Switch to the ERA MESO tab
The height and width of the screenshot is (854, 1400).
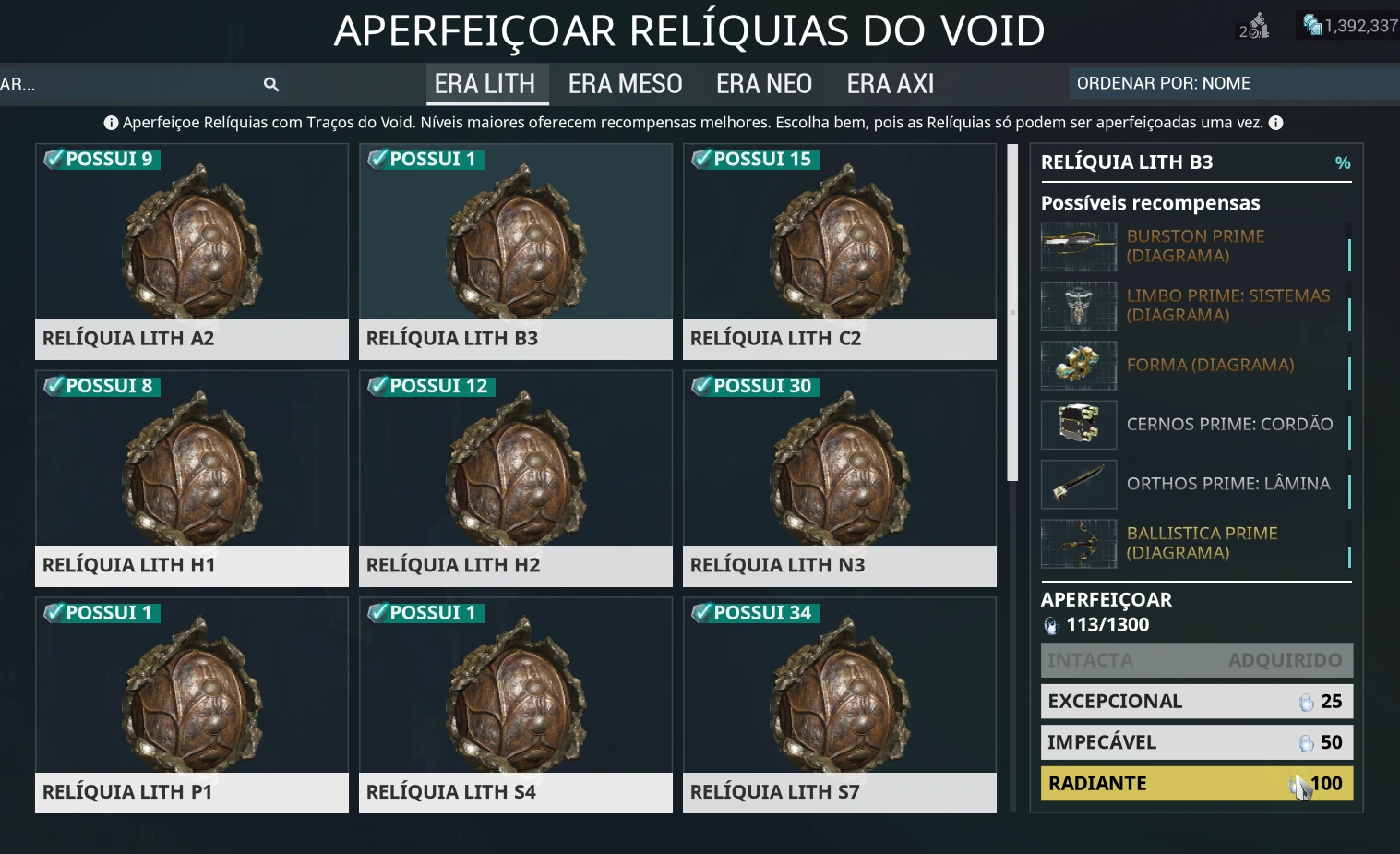click(x=625, y=83)
